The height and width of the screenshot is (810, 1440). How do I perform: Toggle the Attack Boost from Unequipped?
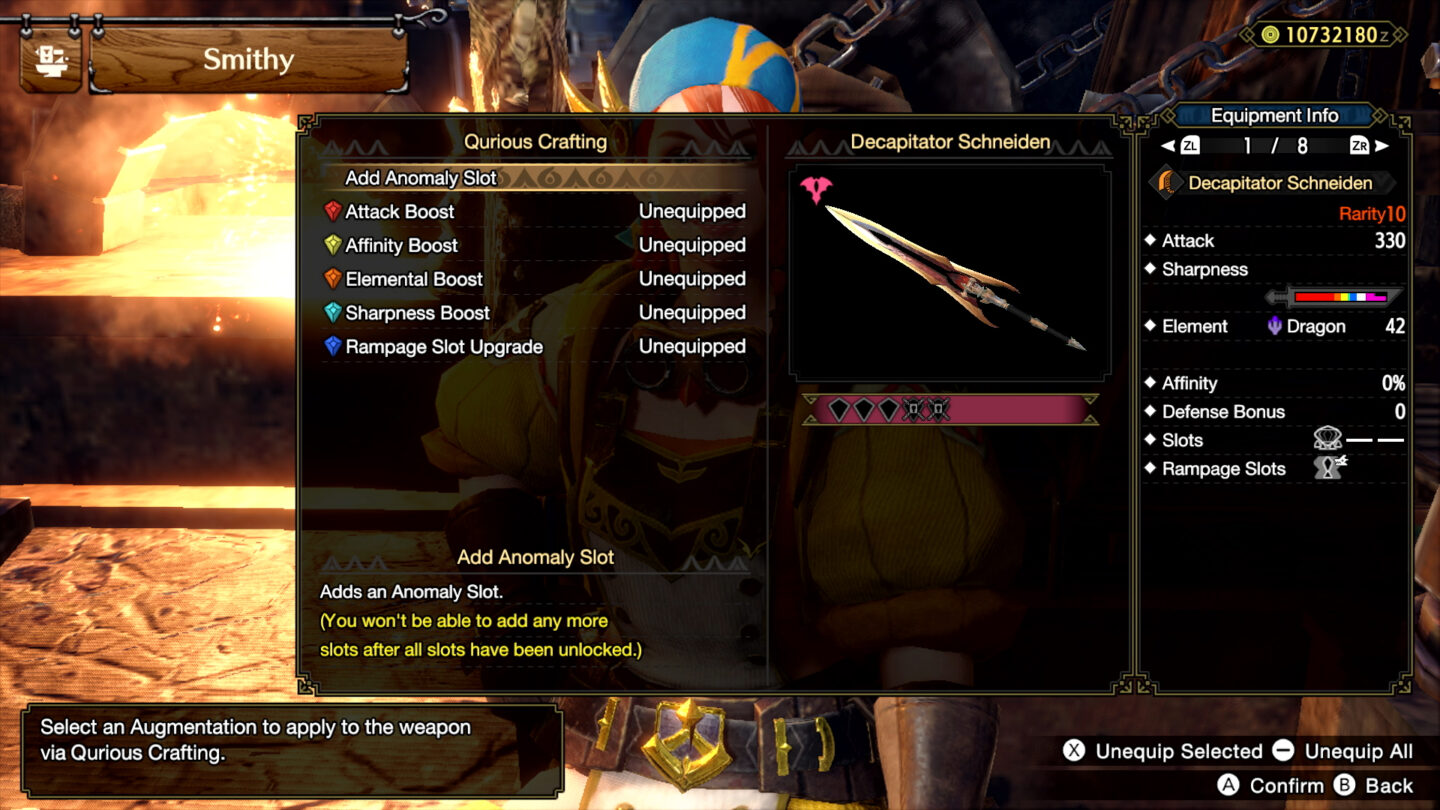(694, 211)
